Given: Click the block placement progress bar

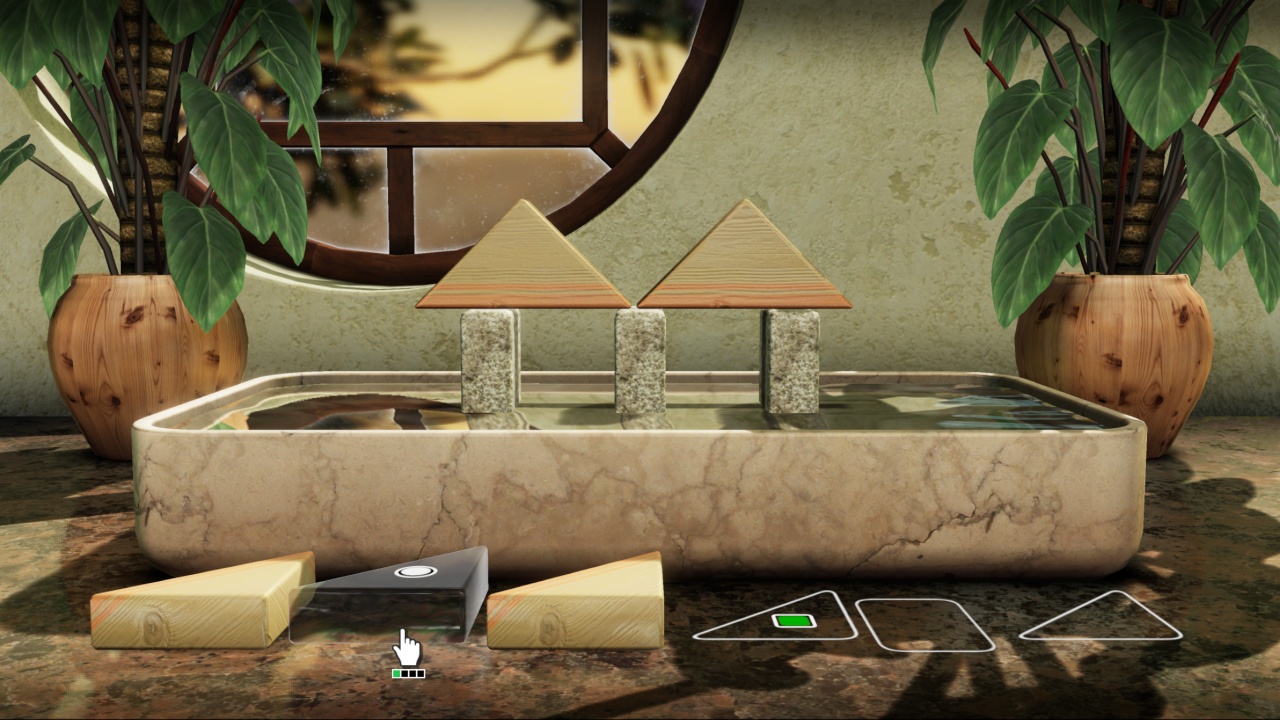Looking at the screenshot, I should pos(408,673).
